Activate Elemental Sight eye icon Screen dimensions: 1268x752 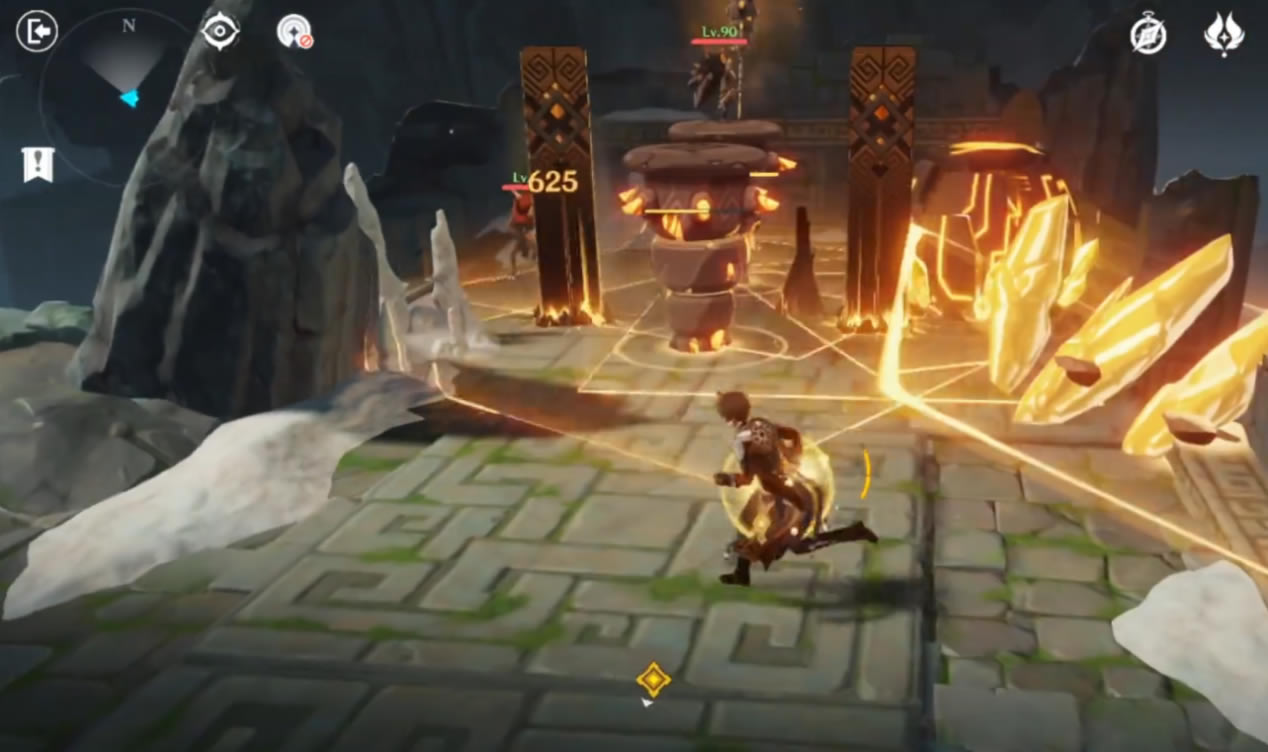[220, 31]
